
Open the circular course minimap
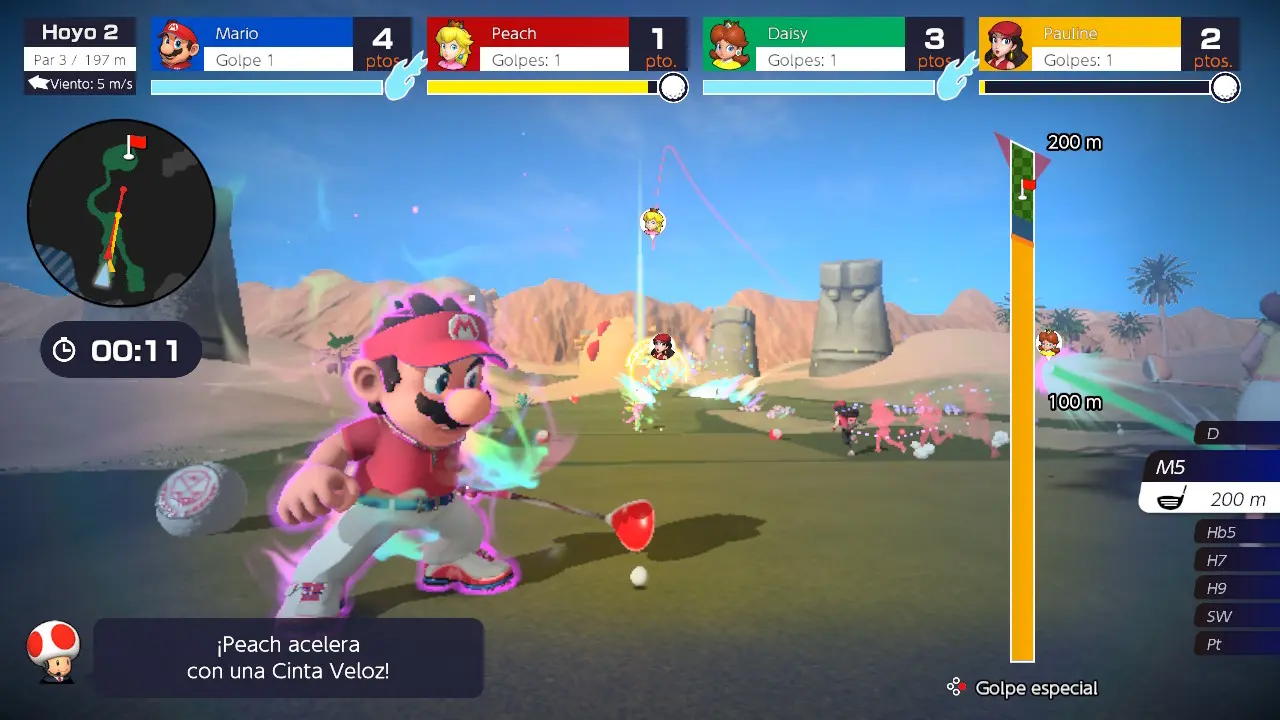121,212
